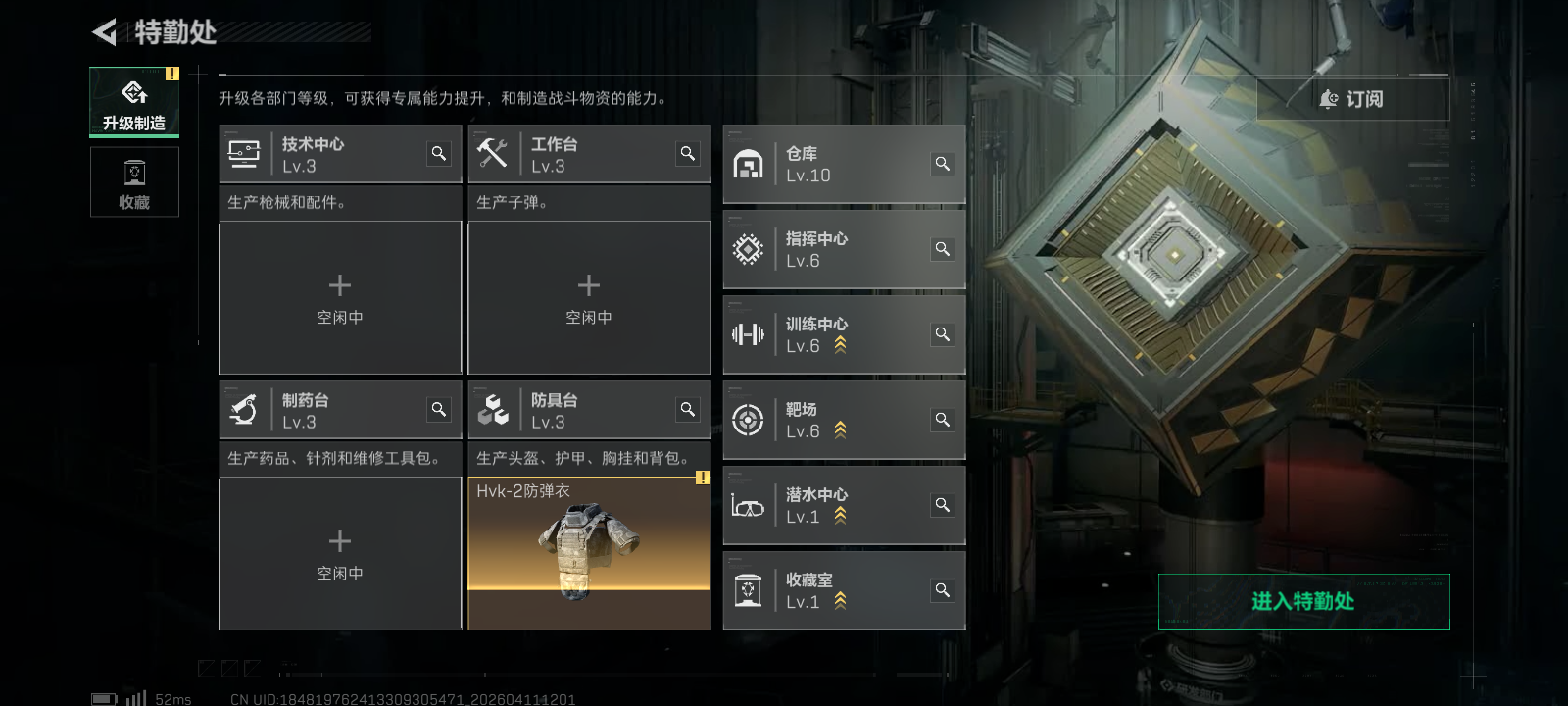The height and width of the screenshot is (706, 1568).
Task: Choose the 潜水中心 Lv.1 department
Action: (833, 506)
